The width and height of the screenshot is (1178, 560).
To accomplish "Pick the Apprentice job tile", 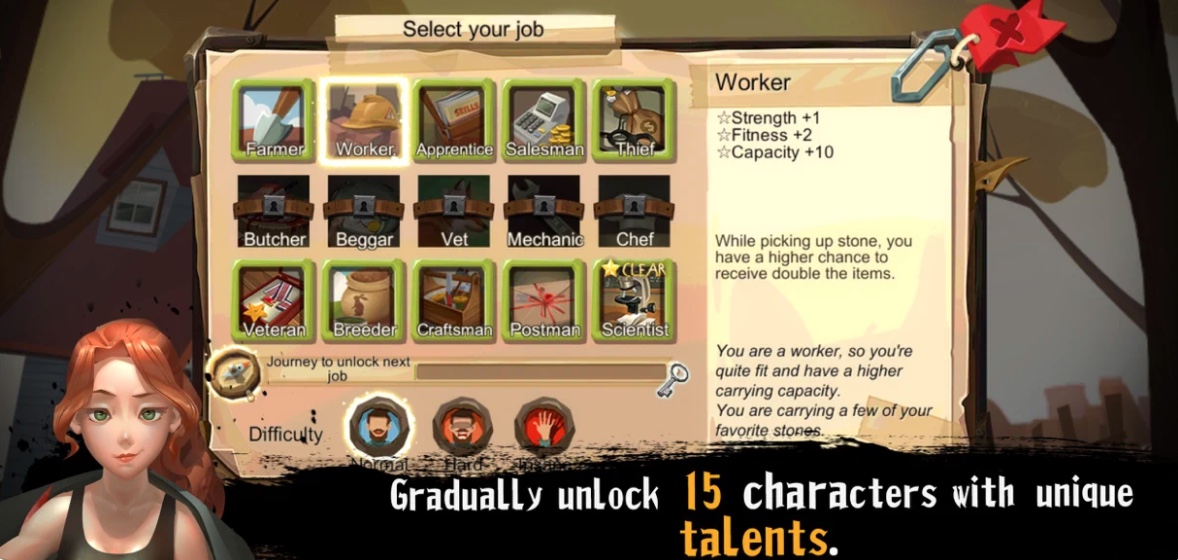I will (454, 121).
